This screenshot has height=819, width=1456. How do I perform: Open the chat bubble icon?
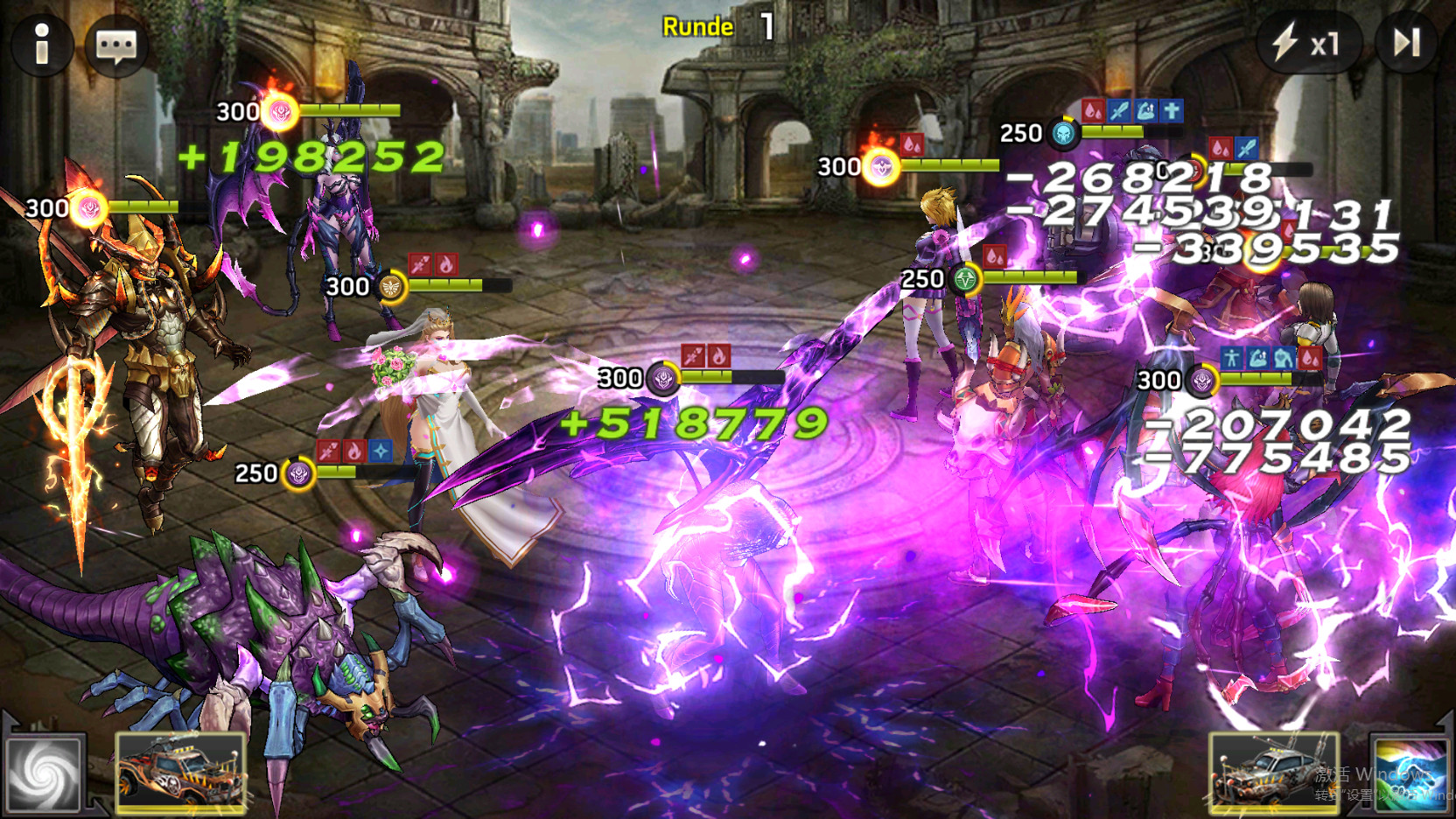click(x=116, y=45)
